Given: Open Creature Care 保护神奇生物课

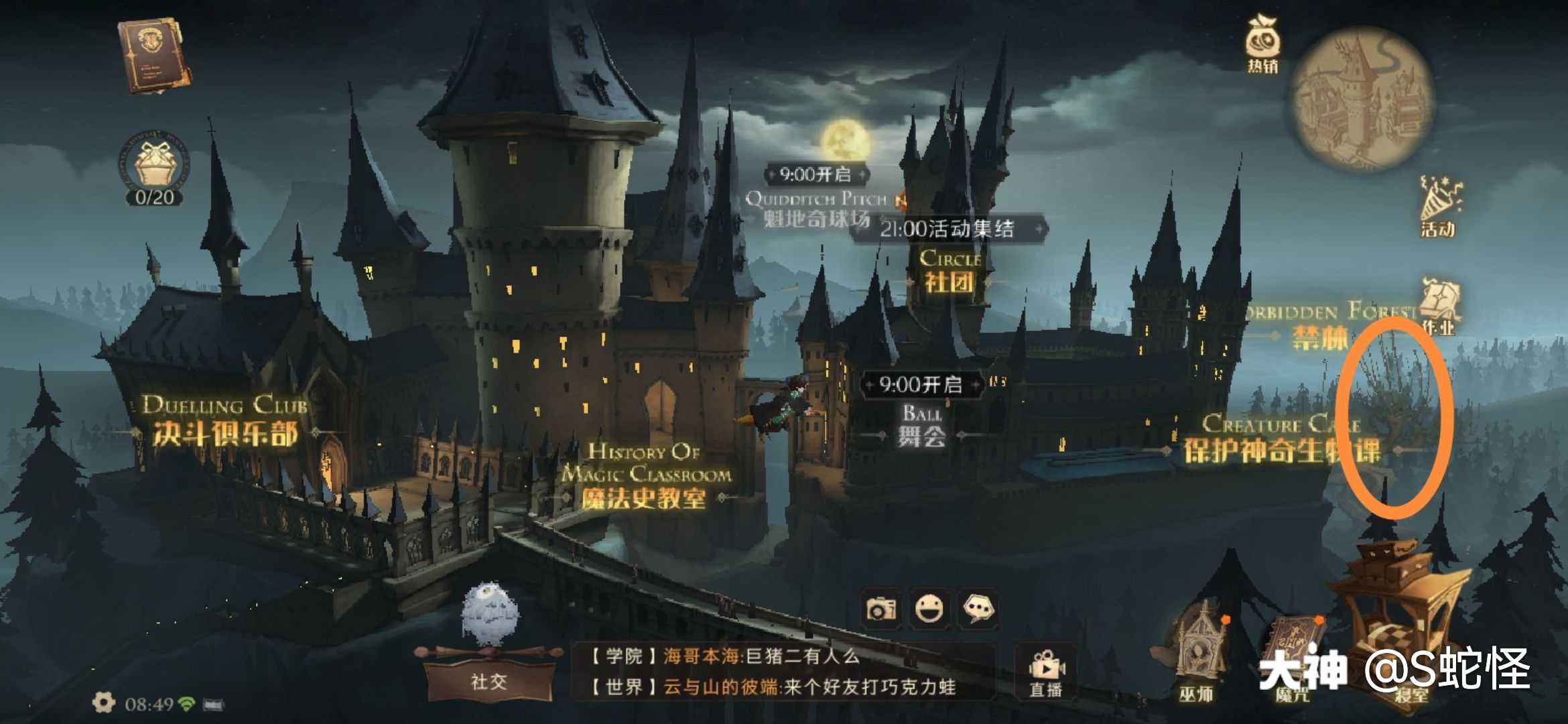Looking at the screenshot, I should (1281, 439).
